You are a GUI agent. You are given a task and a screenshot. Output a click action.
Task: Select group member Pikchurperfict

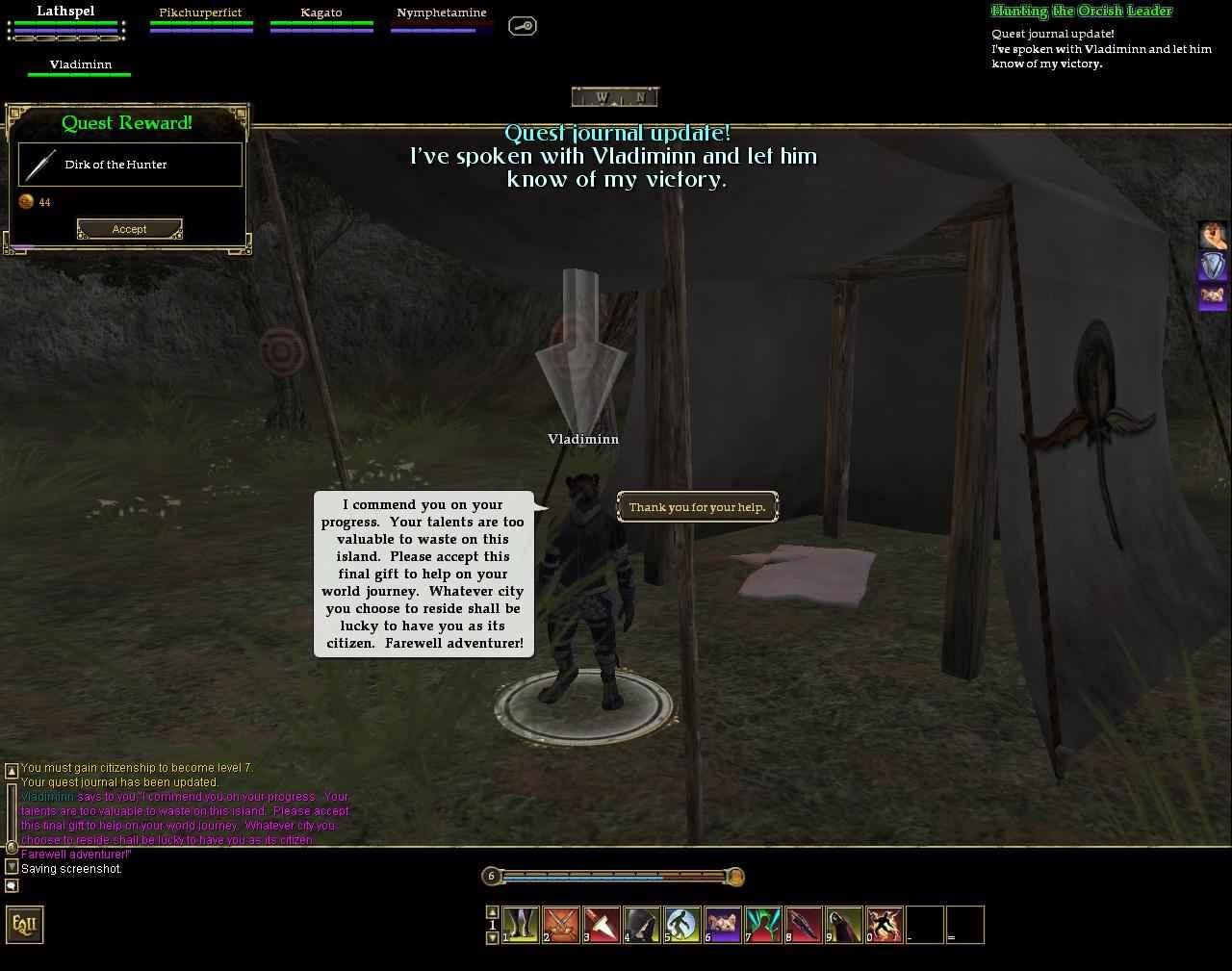point(200,13)
